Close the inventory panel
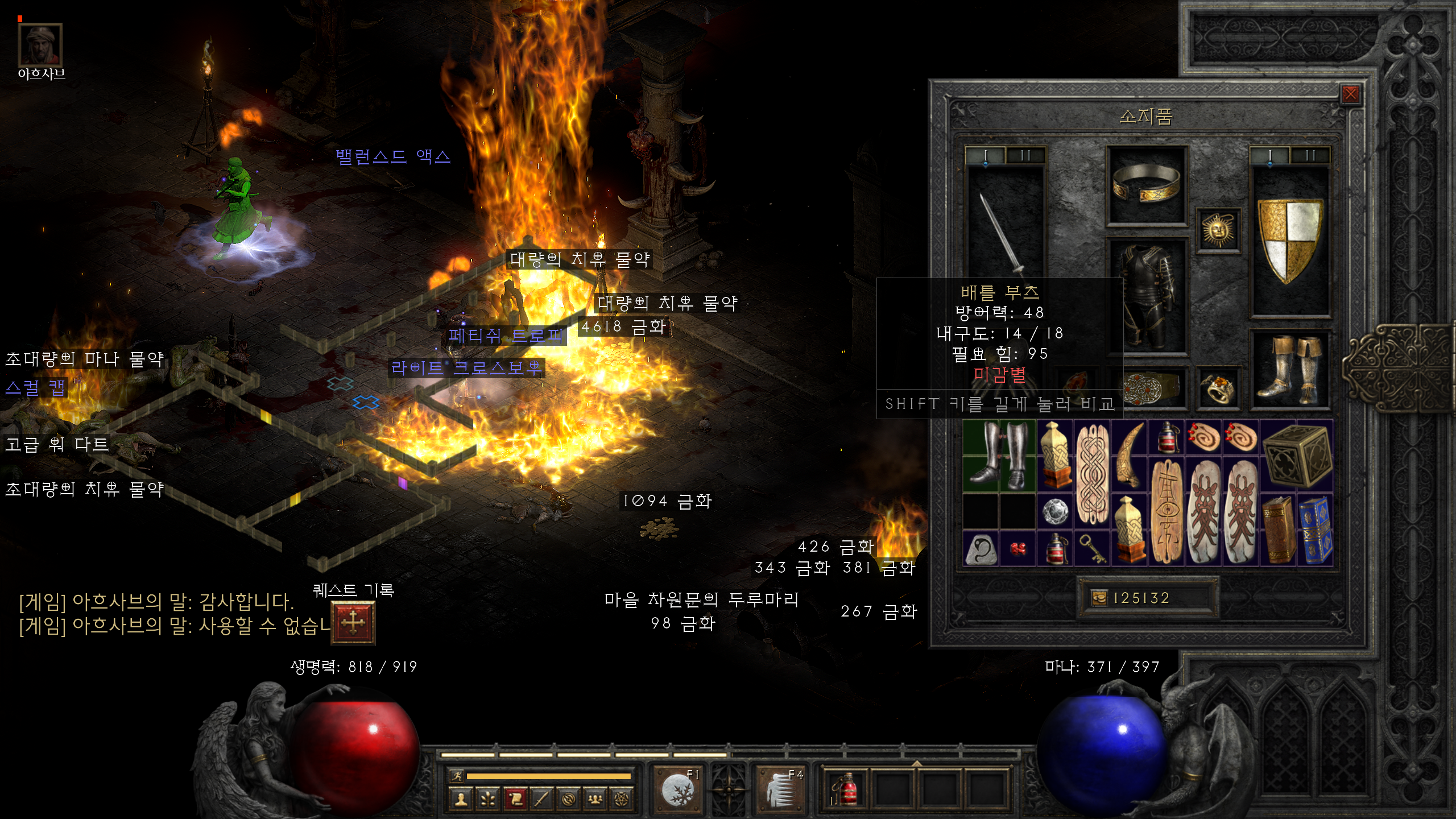Screen dimensions: 1456x819 [1350, 94]
